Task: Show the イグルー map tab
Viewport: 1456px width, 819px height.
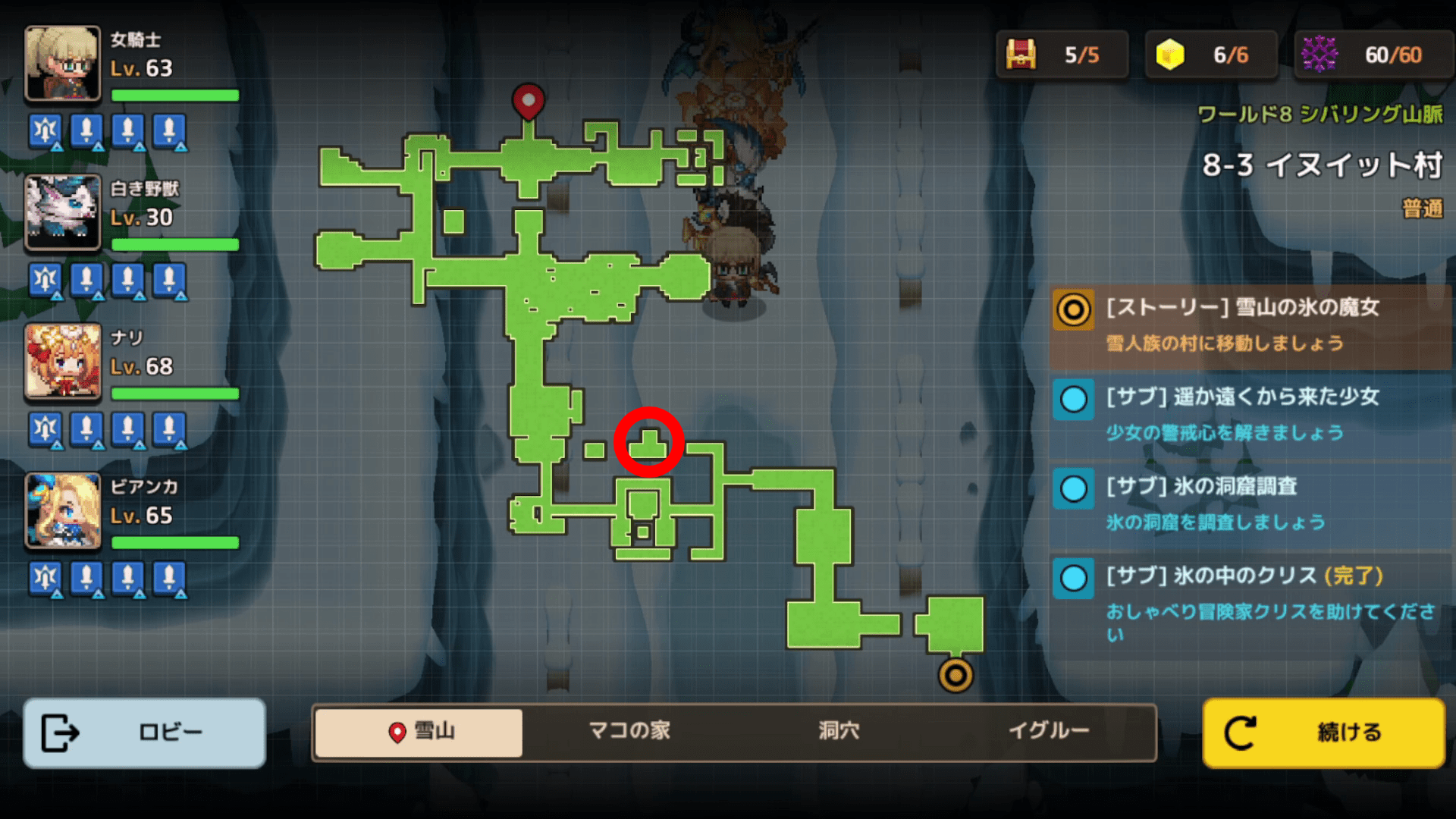Action: point(1049,732)
